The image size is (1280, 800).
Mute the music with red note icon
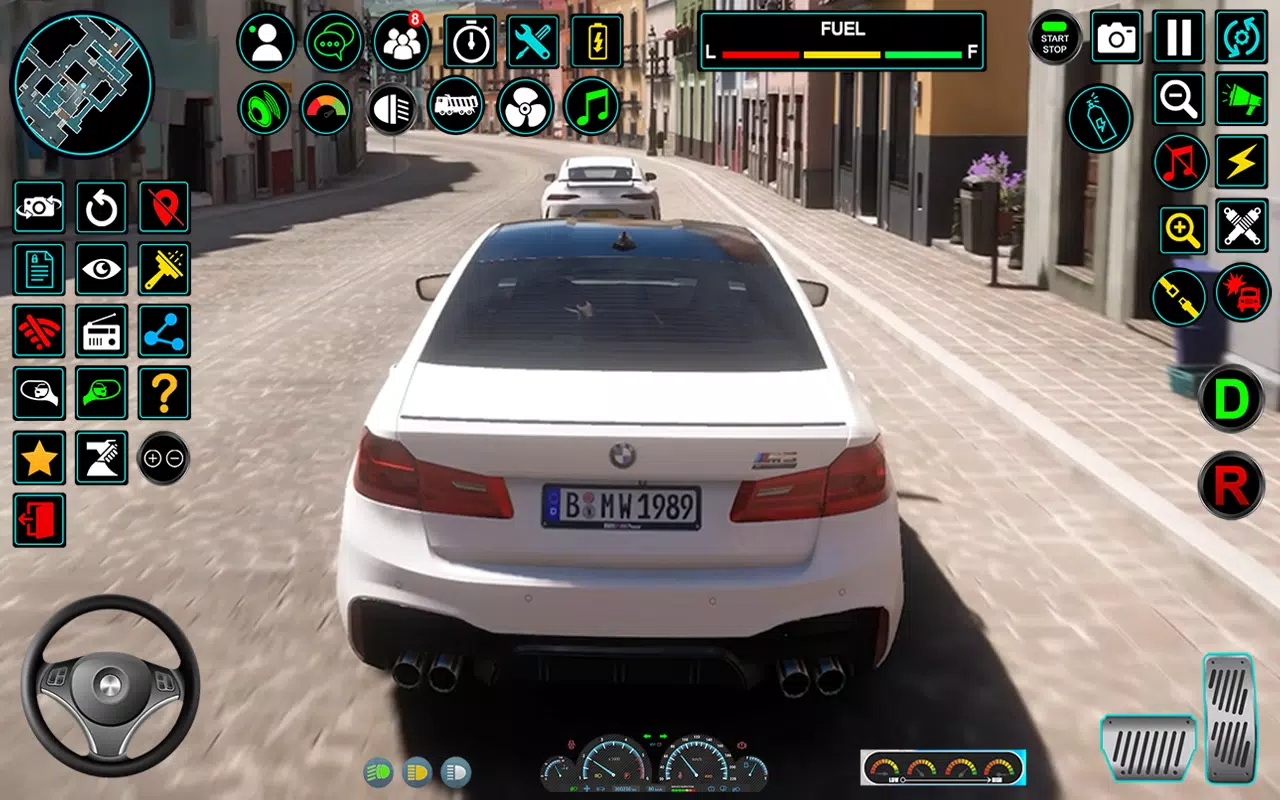(x=1178, y=163)
